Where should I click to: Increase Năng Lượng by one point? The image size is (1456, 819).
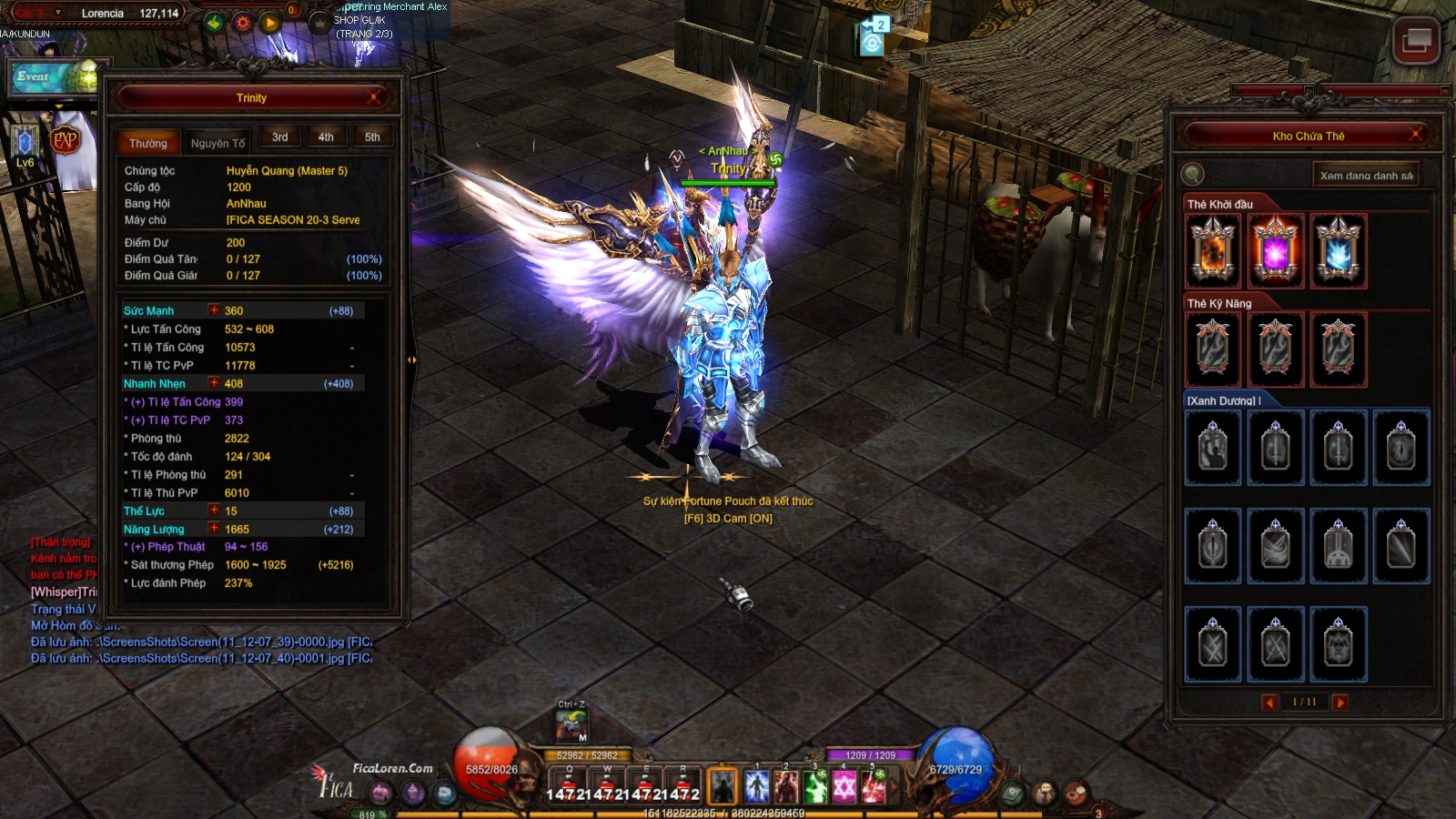[x=214, y=529]
